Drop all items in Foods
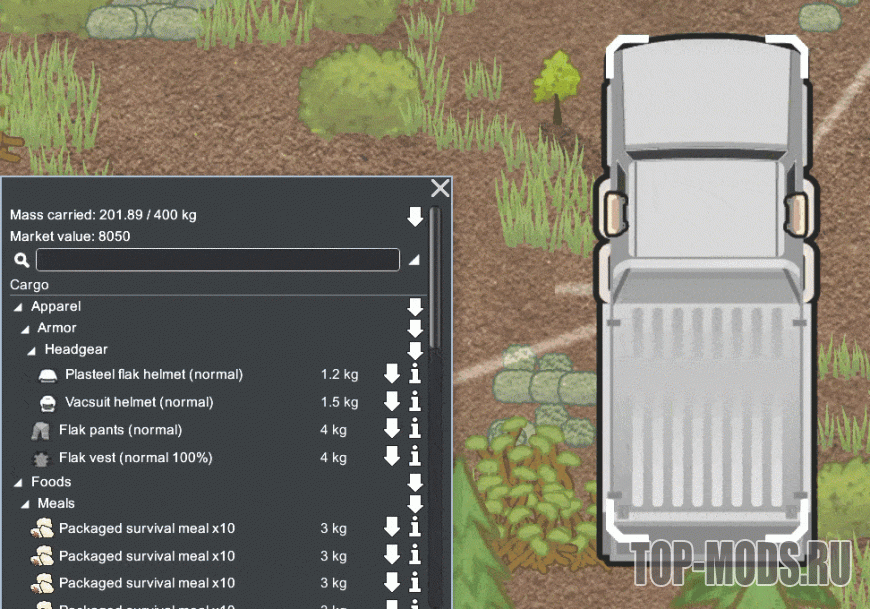Viewport: 870px width, 609px height. (415, 483)
